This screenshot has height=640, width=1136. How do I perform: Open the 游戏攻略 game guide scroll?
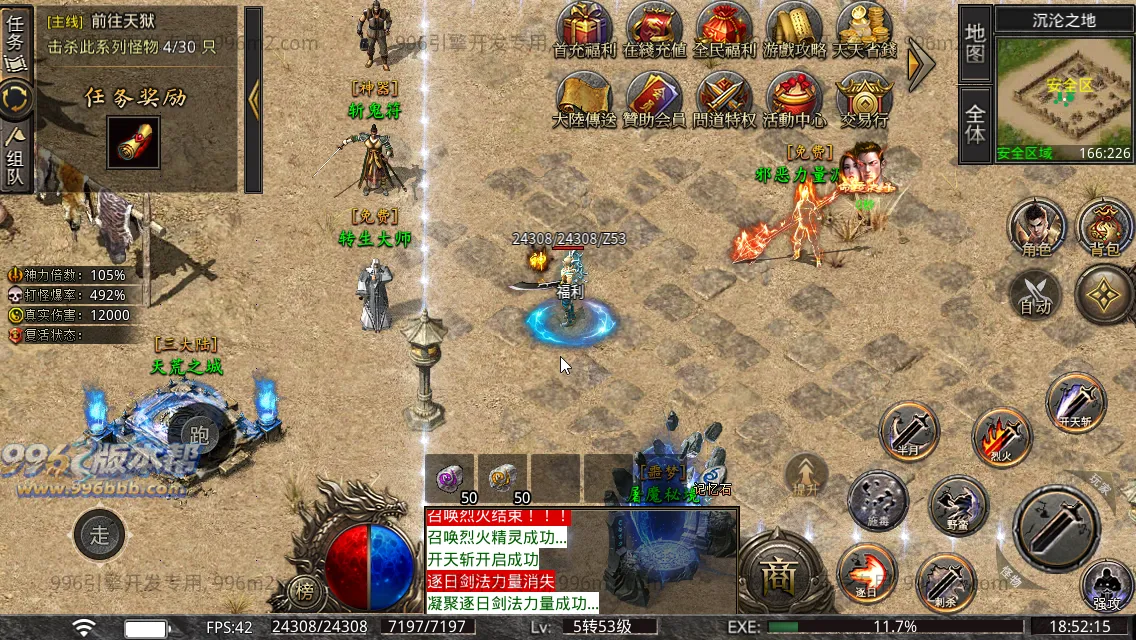(795, 30)
